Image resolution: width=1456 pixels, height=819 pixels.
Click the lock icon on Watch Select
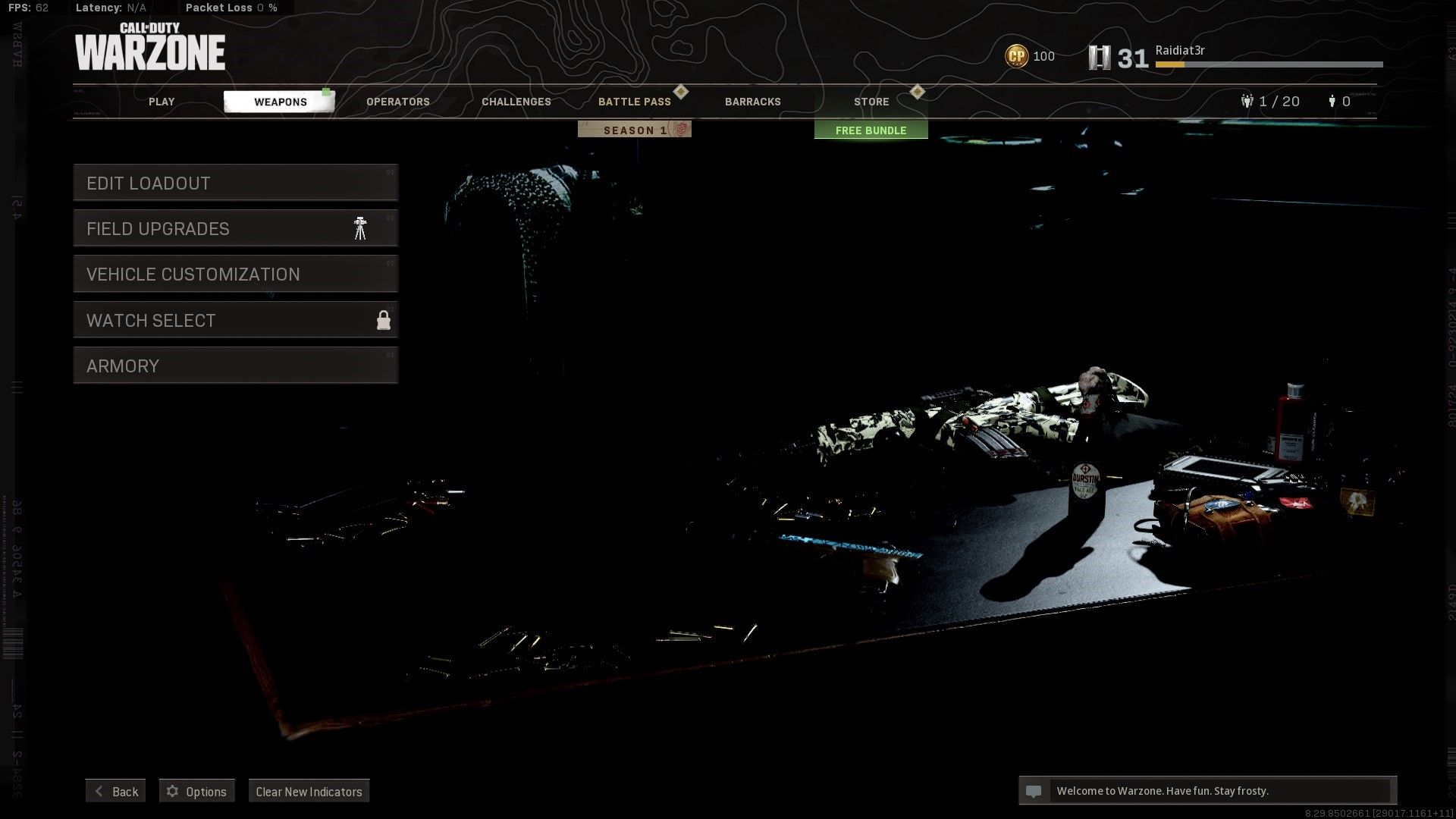(x=384, y=320)
